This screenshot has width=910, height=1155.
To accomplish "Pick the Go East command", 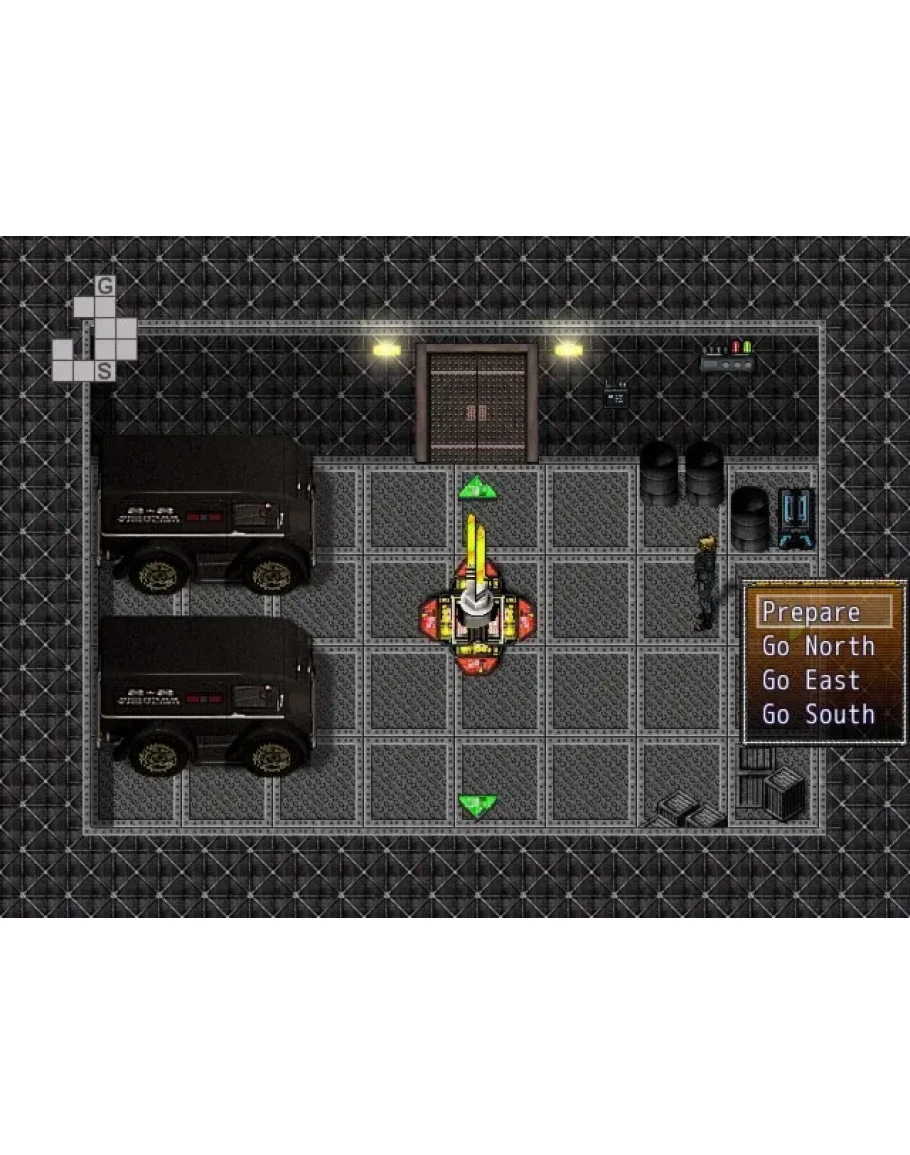I will point(811,680).
